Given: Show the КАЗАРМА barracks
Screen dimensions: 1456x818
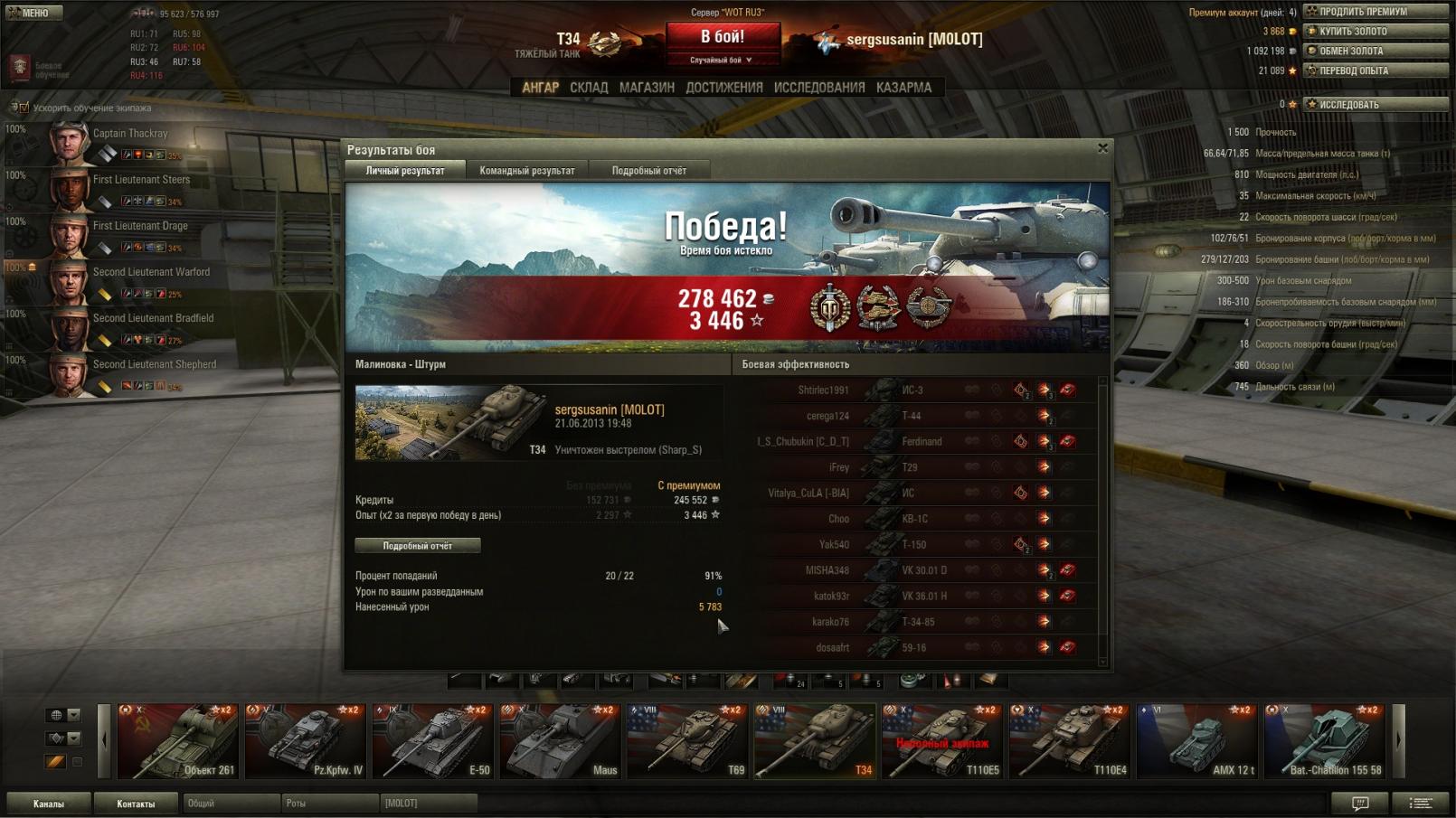Looking at the screenshot, I should 903,88.
